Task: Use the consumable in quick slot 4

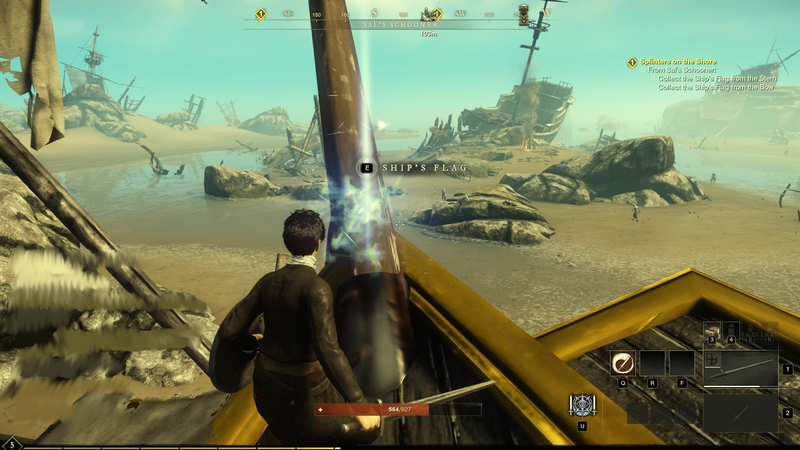Action: tap(732, 329)
